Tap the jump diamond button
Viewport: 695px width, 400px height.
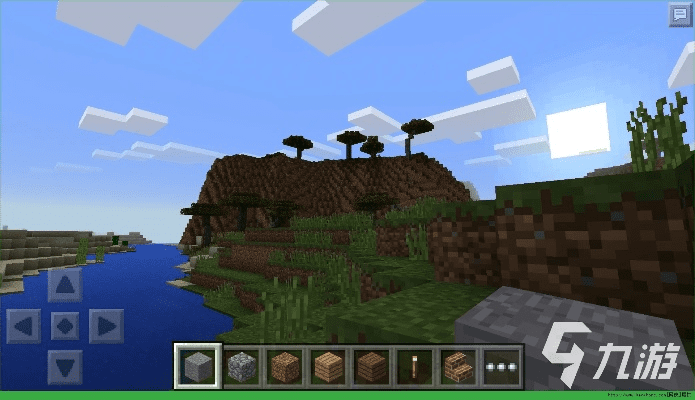(x=65, y=326)
